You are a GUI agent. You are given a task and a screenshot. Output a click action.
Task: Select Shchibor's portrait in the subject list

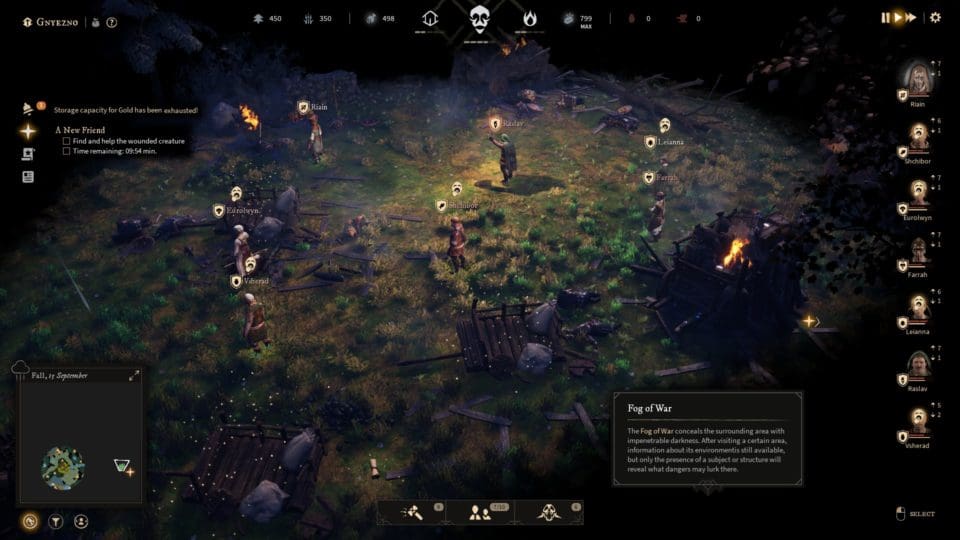pos(918,134)
